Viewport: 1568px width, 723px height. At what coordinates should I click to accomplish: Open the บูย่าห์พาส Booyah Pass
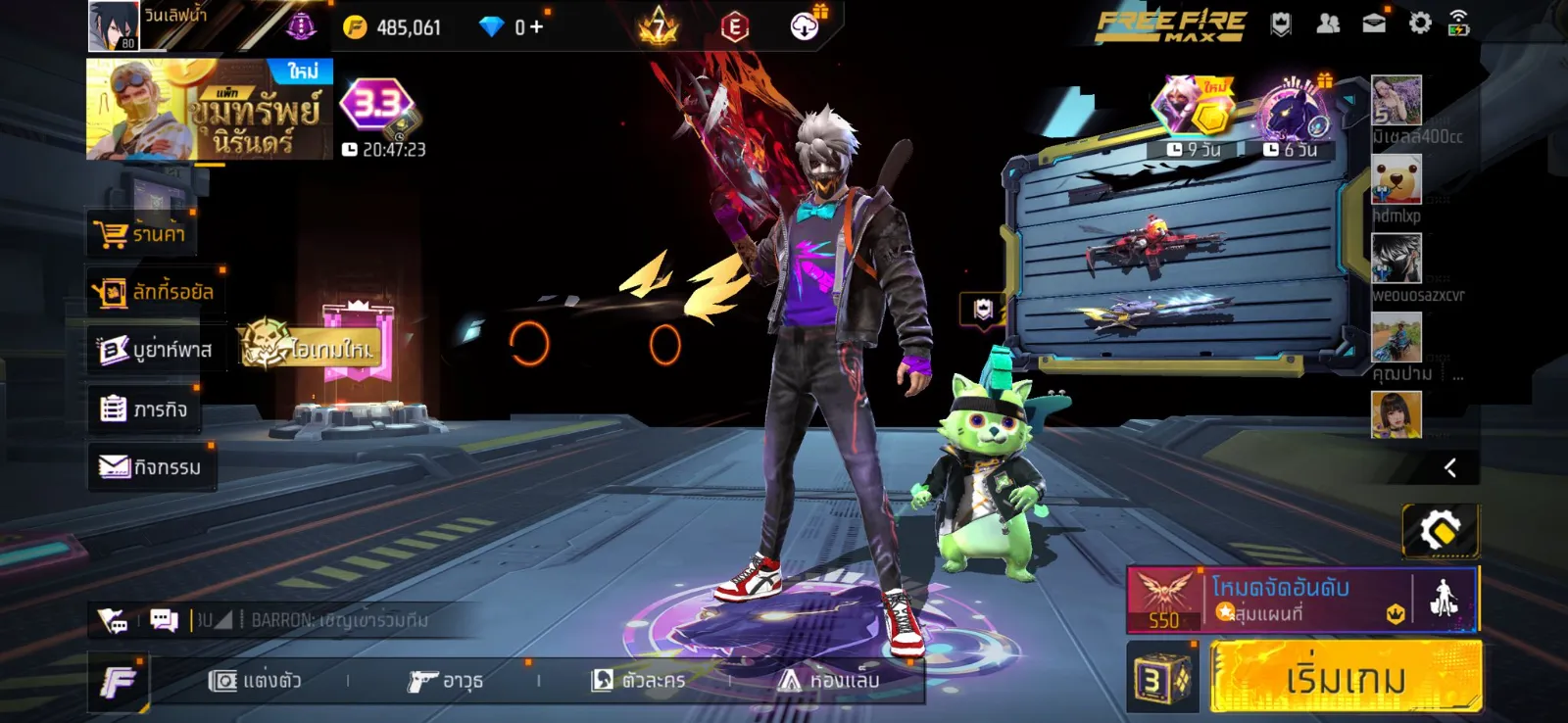(x=154, y=350)
